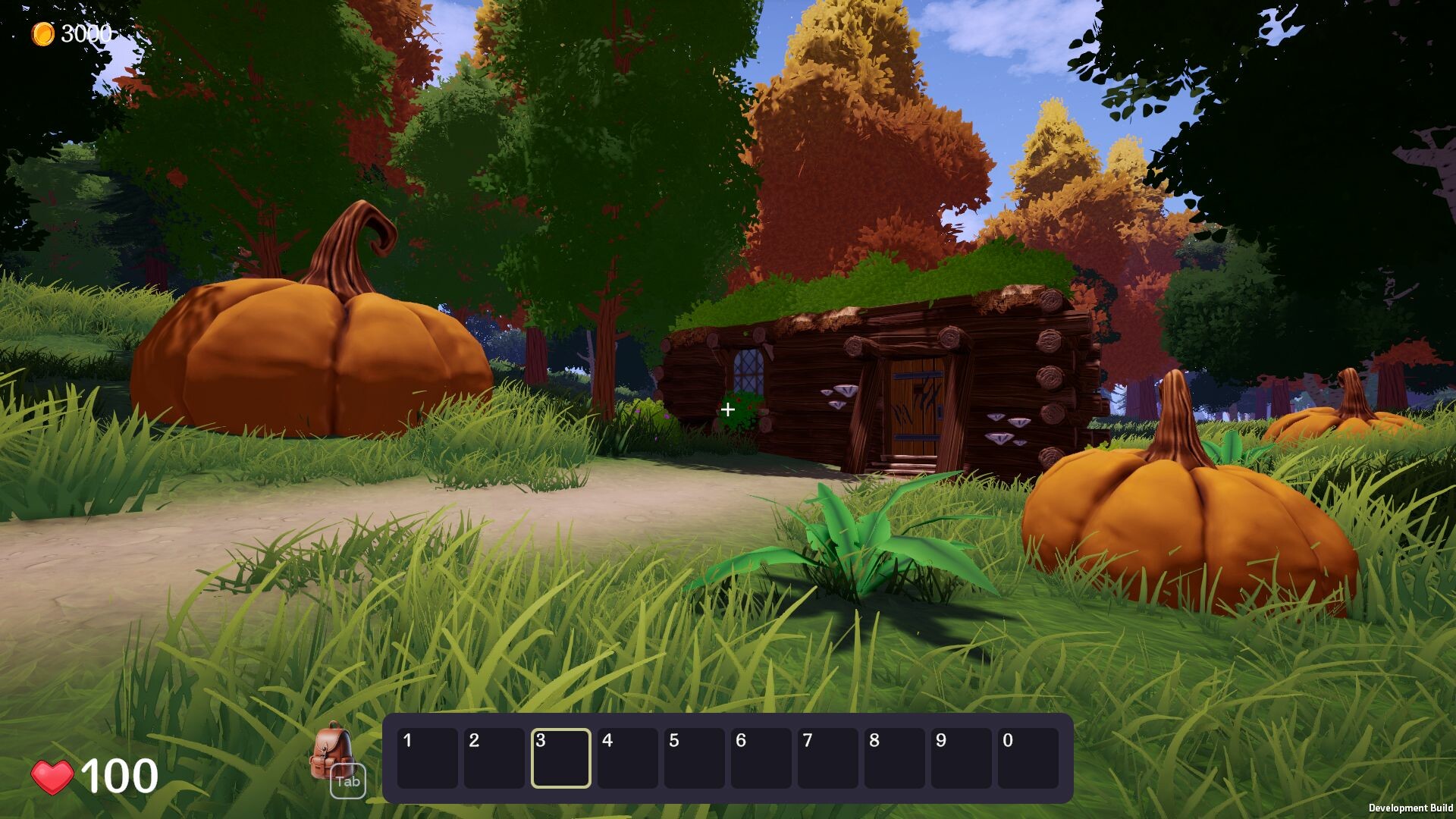This screenshot has width=1456, height=819.
Task: Select hotbar slot 2
Action: (x=494, y=760)
